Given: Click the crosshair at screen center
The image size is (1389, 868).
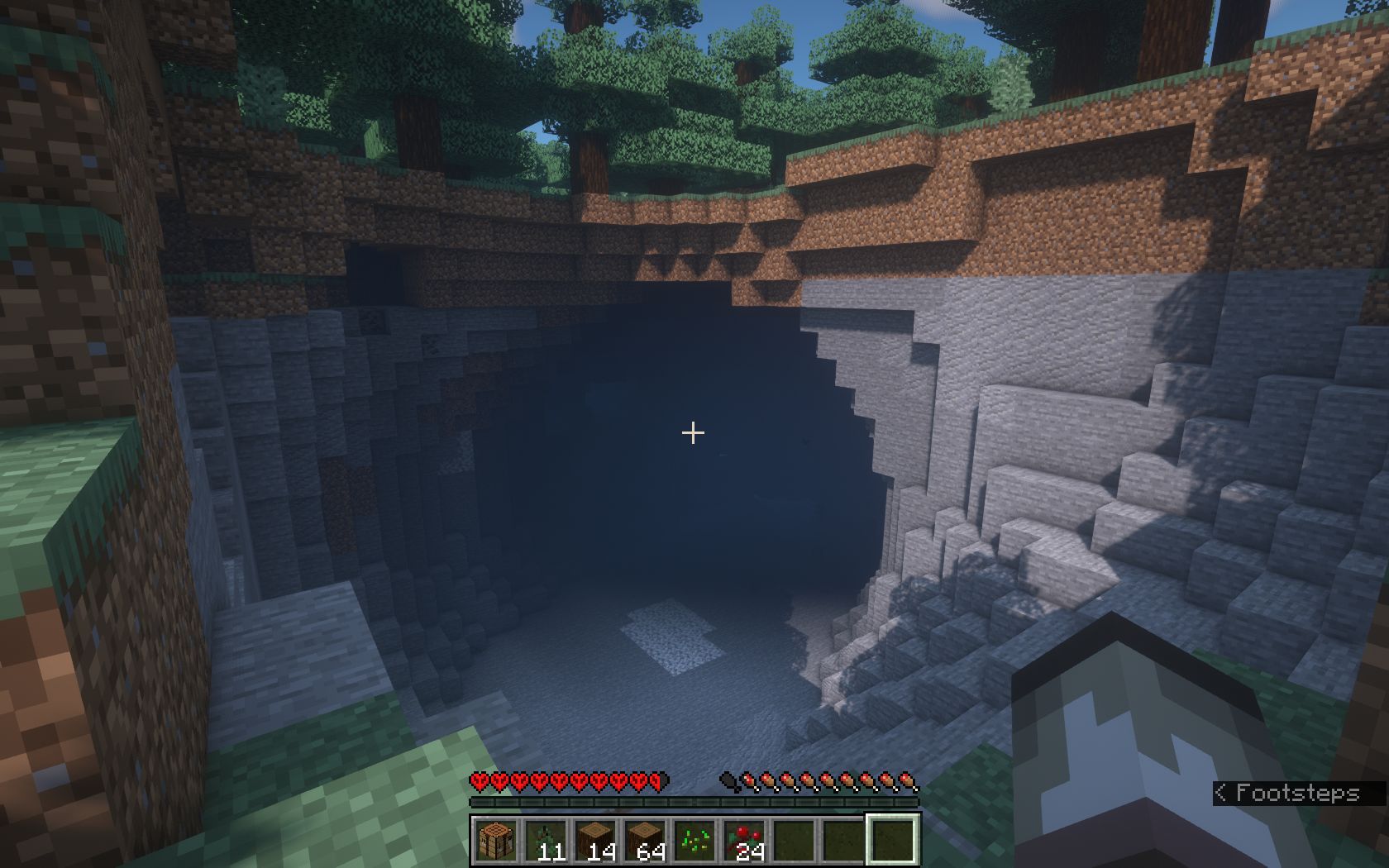Looking at the screenshot, I should (x=692, y=432).
